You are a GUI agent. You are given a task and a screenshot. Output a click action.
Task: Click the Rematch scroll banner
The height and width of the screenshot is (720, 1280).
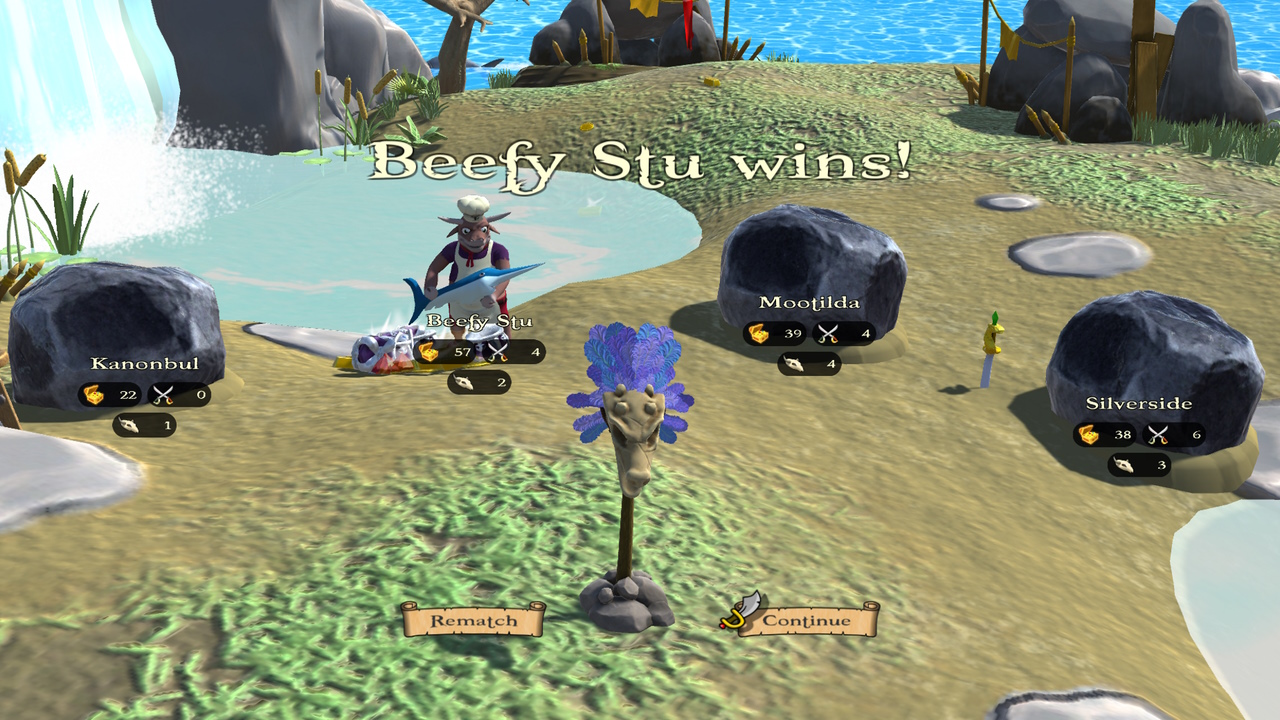coord(474,621)
